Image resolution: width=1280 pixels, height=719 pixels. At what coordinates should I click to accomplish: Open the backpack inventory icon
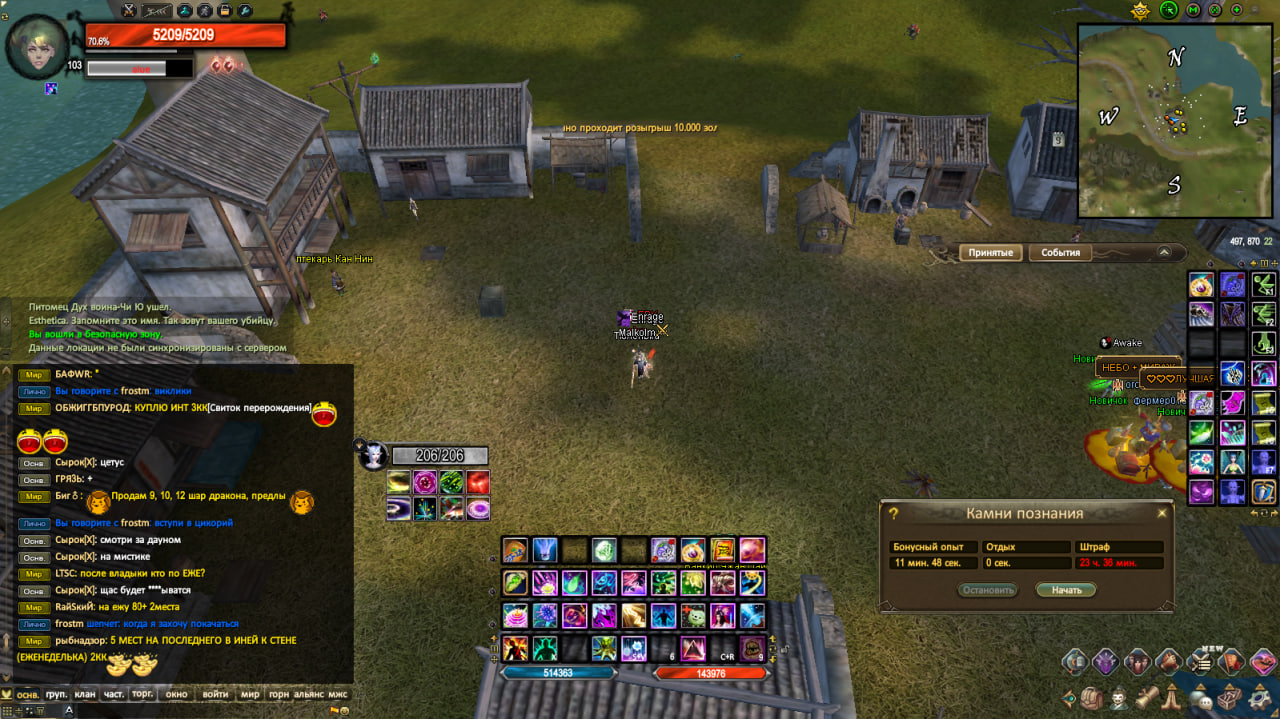point(1090,696)
